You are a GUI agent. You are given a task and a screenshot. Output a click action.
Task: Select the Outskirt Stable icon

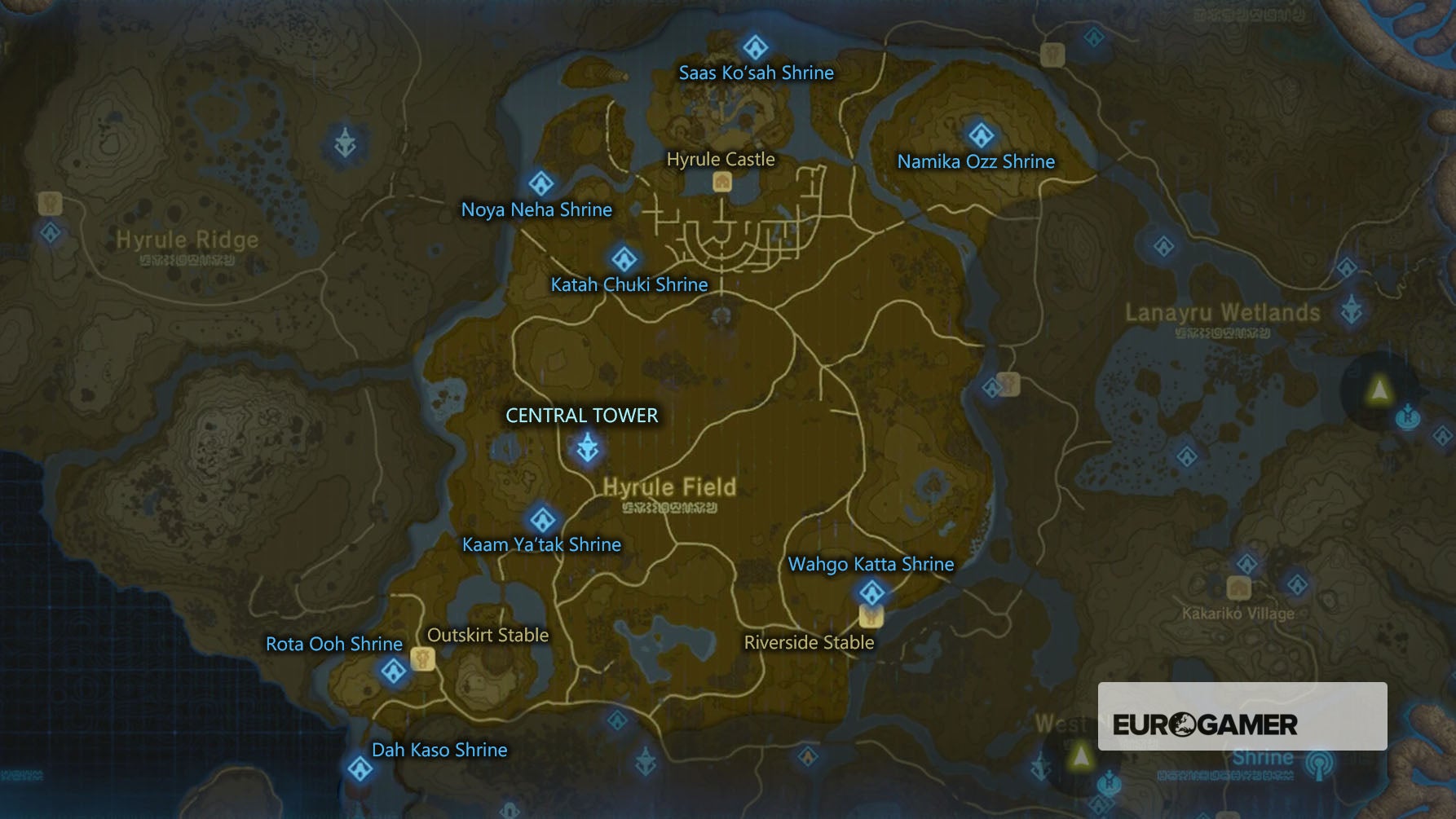pyautogui.click(x=423, y=657)
